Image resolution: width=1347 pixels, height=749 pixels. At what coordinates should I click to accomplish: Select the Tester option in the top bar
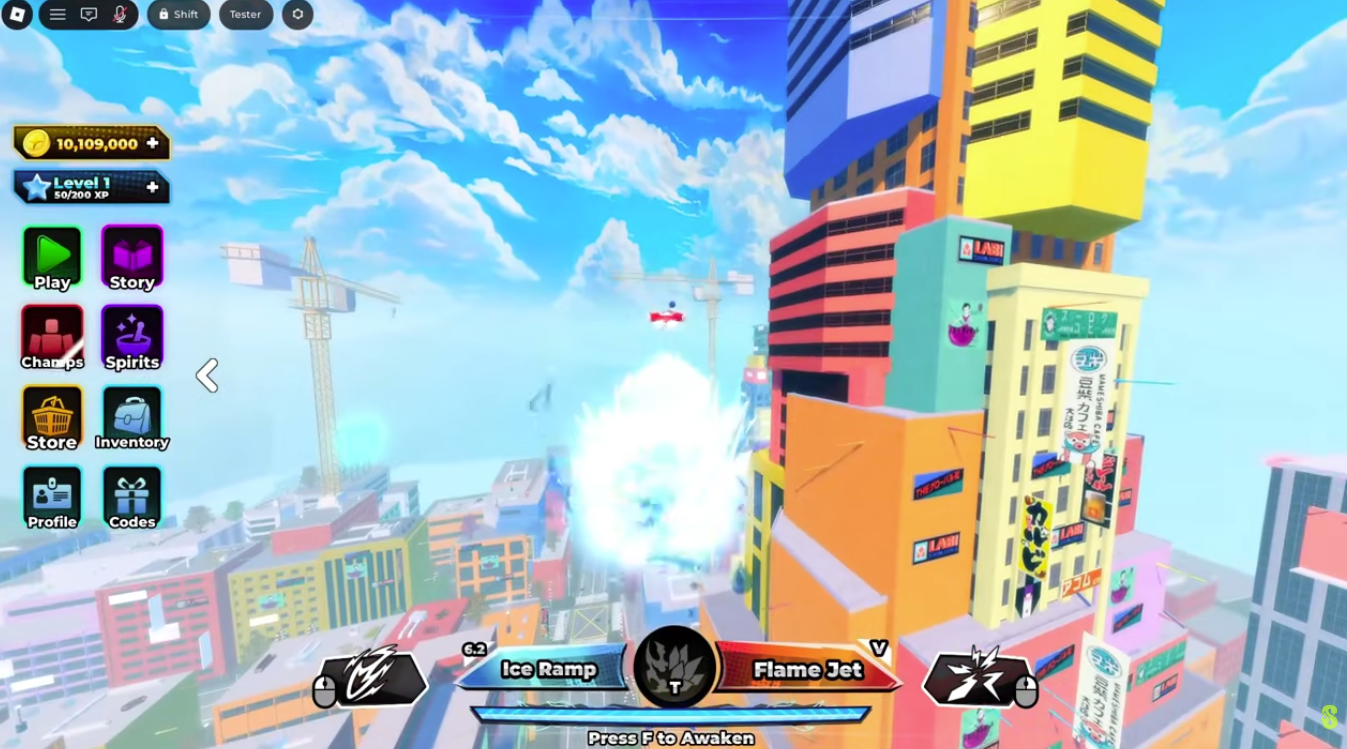click(245, 15)
